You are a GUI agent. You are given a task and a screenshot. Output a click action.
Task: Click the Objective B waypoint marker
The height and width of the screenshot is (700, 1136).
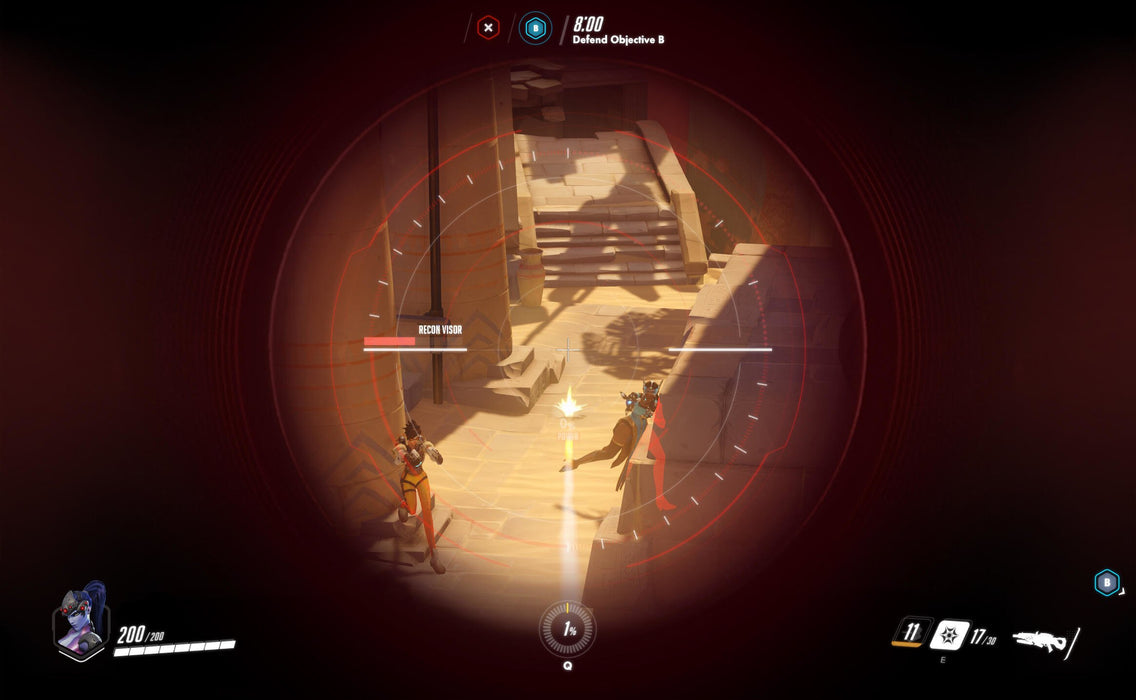coord(1106,583)
